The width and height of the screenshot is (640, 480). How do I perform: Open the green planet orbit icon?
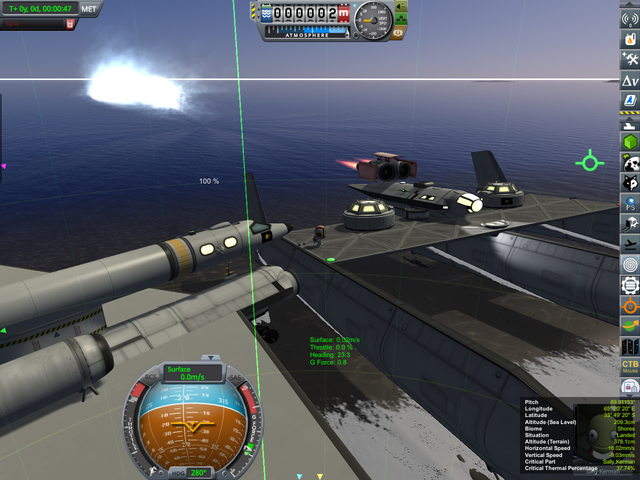[630, 325]
